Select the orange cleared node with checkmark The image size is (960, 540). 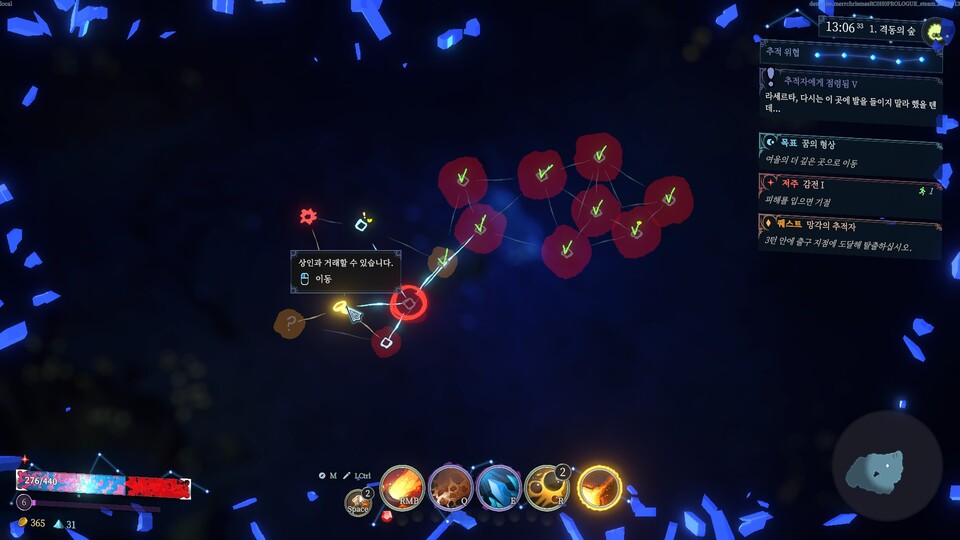[x=442, y=261]
